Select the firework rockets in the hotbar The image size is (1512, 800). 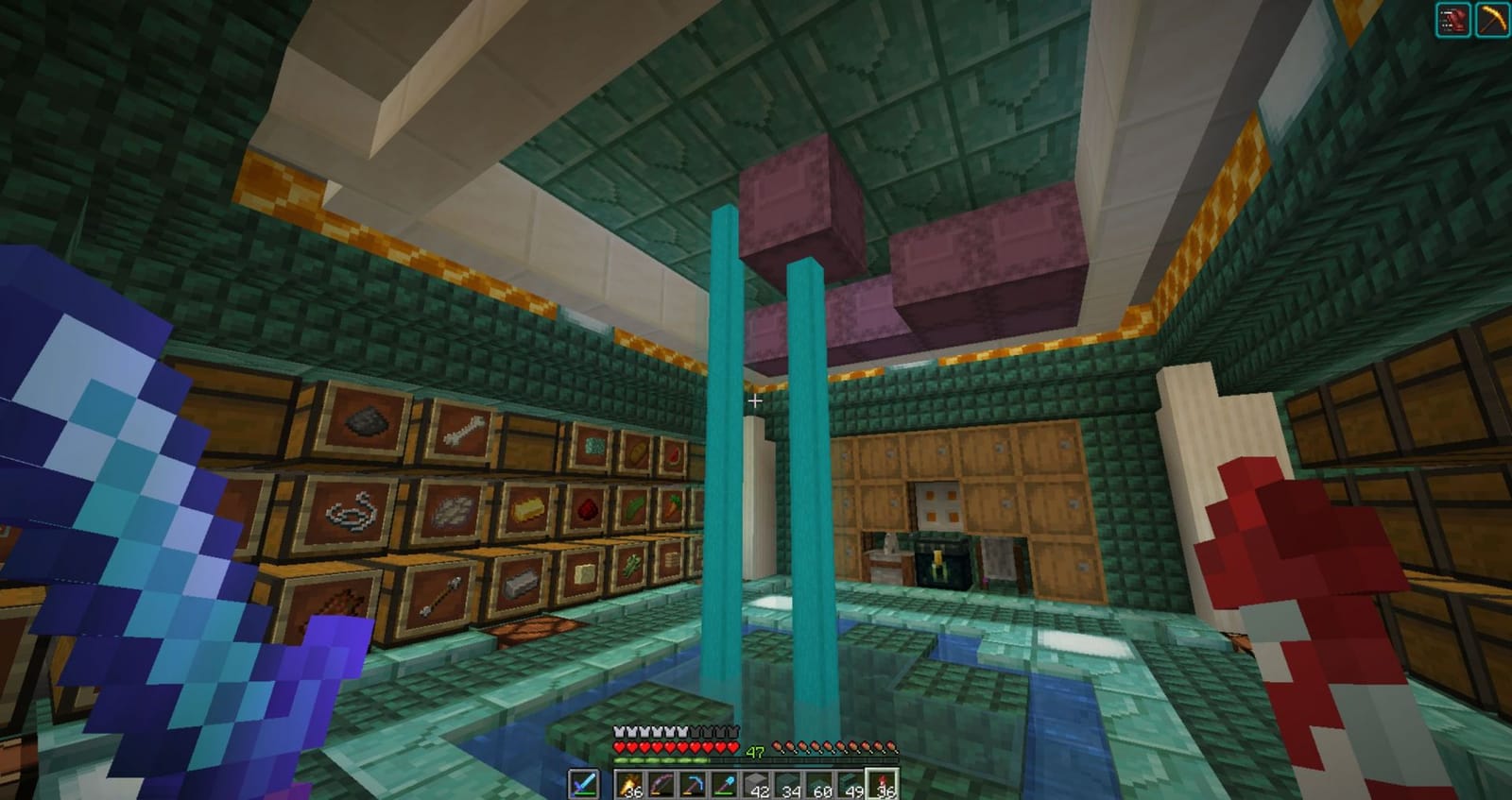630,784
